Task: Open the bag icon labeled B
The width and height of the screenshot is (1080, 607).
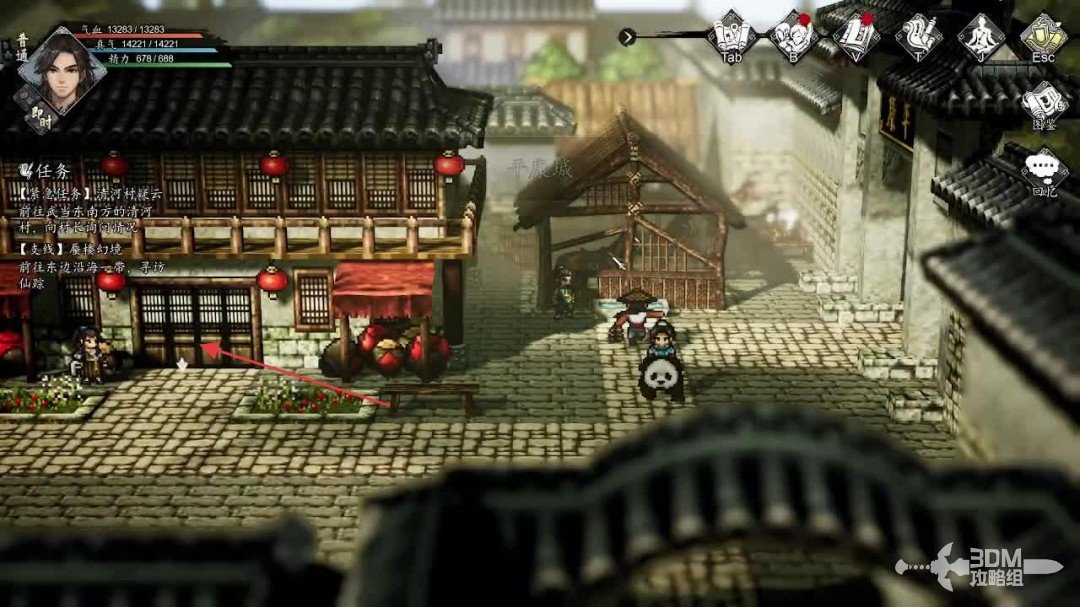Action: (793, 35)
